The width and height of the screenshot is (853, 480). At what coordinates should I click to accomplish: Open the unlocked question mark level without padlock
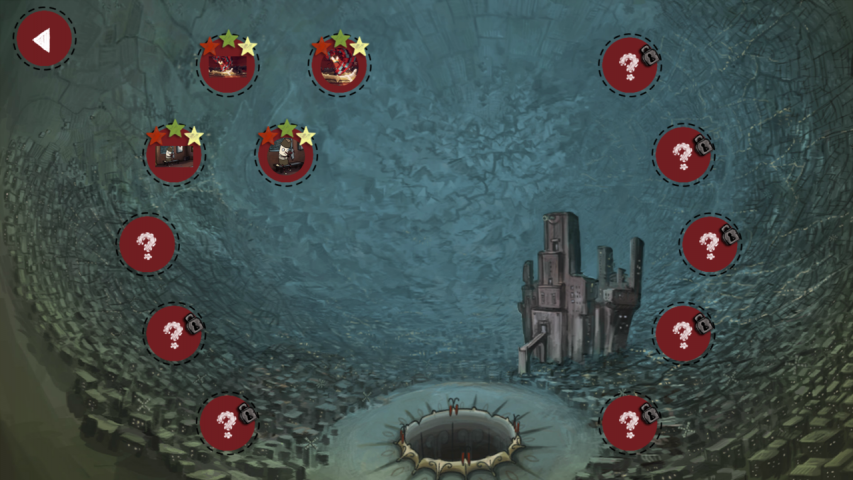point(147,244)
